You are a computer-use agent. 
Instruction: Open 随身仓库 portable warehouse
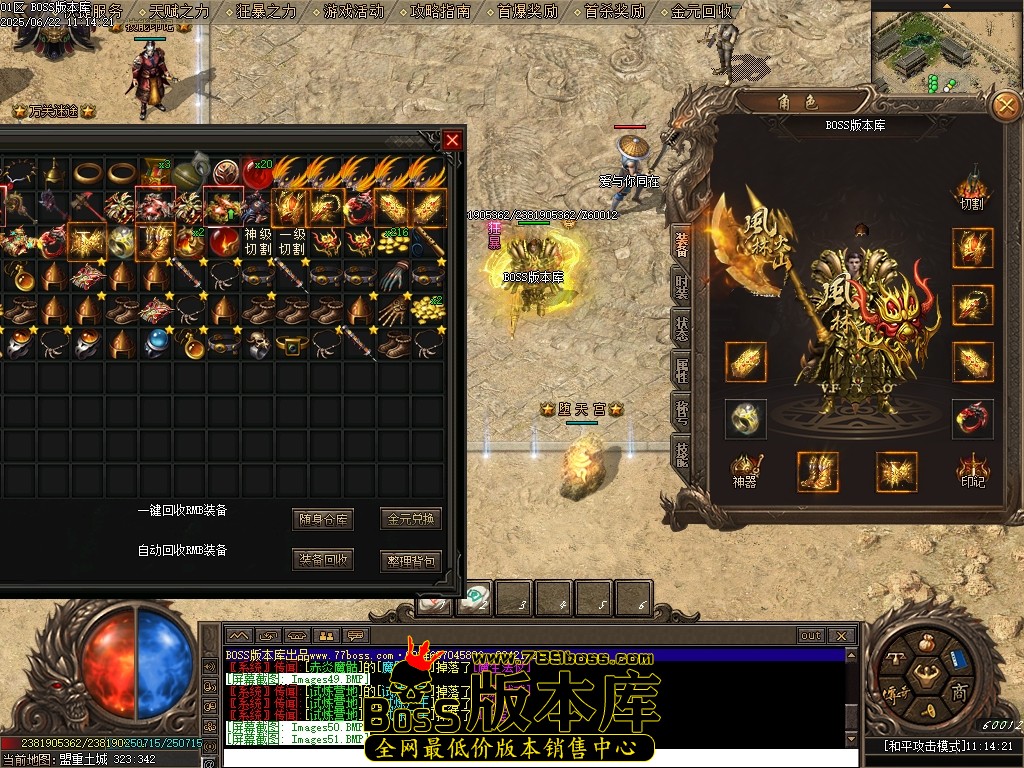click(323, 519)
